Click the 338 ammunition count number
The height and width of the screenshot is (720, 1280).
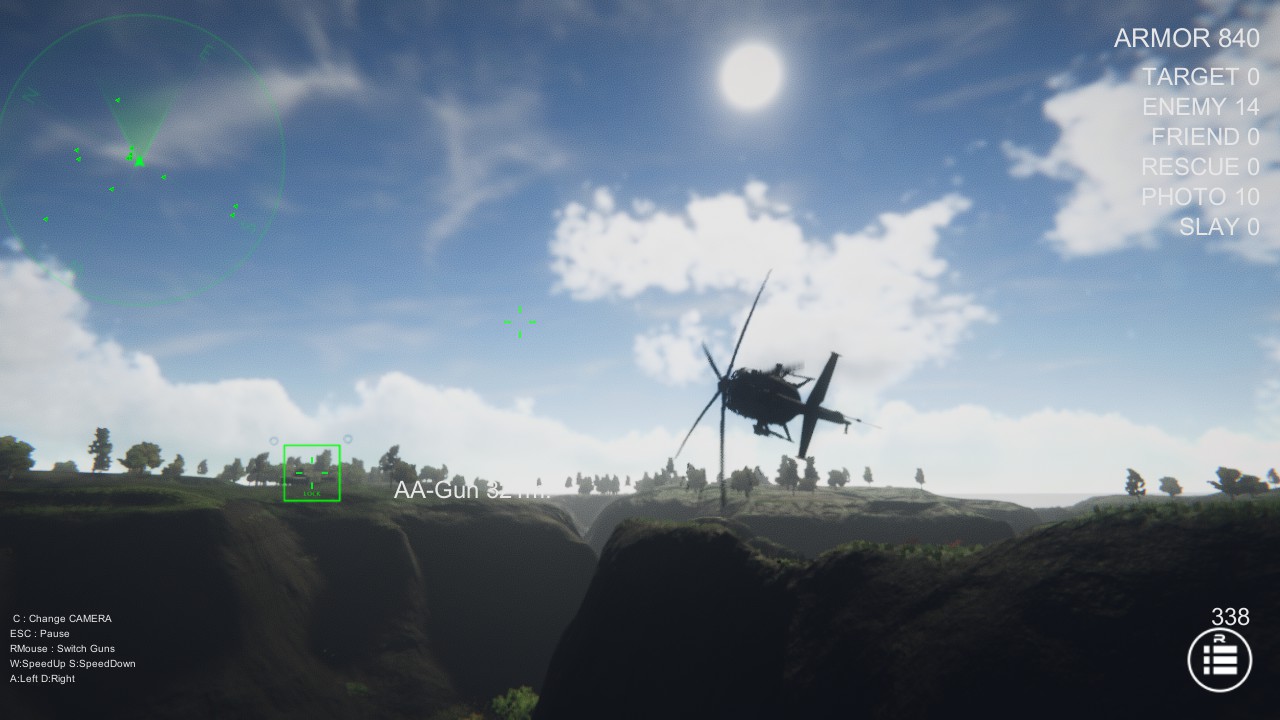point(1229,617)
